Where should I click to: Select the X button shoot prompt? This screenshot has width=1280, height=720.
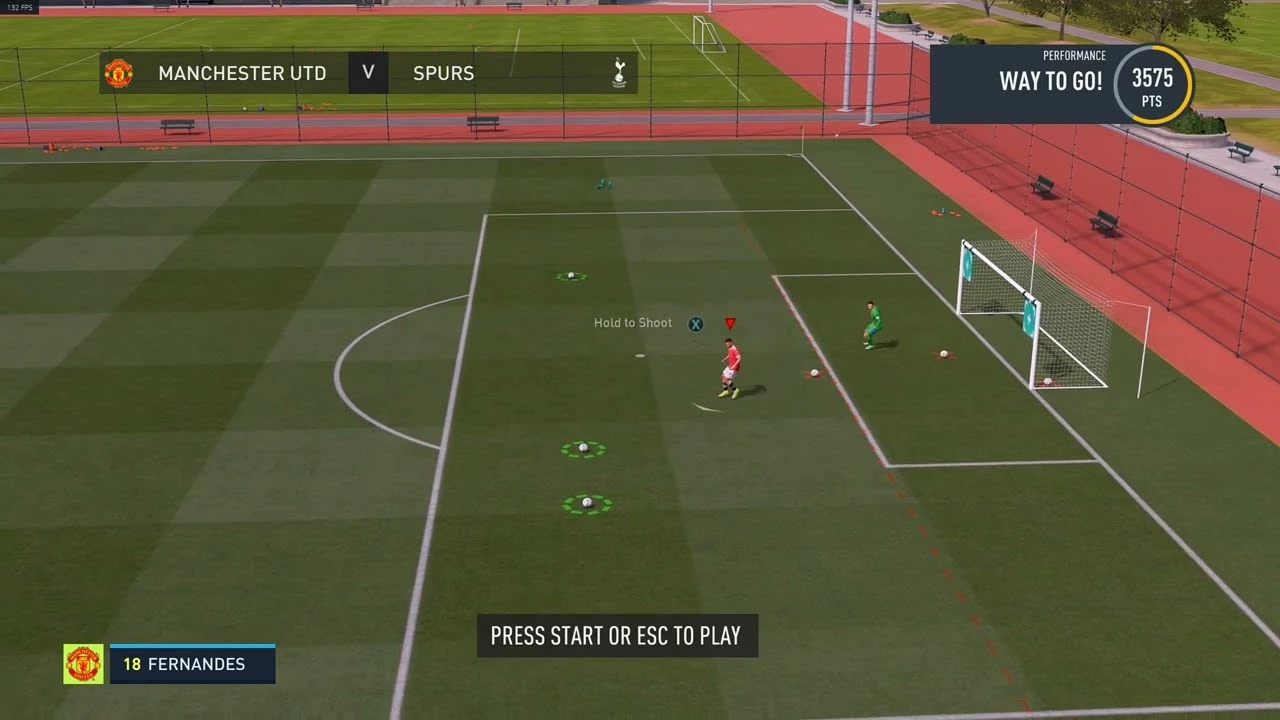[695, 323]
